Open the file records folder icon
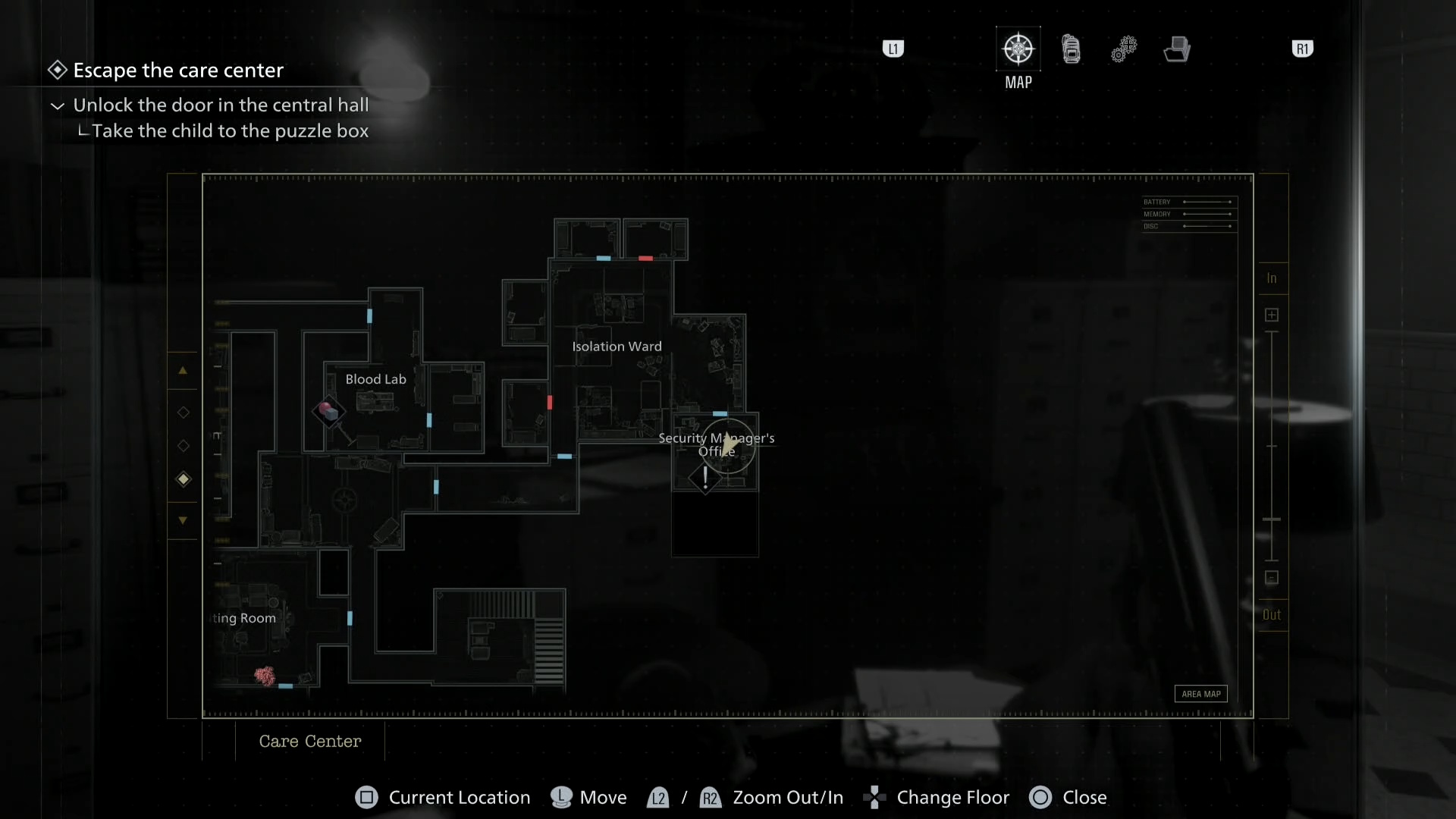 tap(1178, 48)
